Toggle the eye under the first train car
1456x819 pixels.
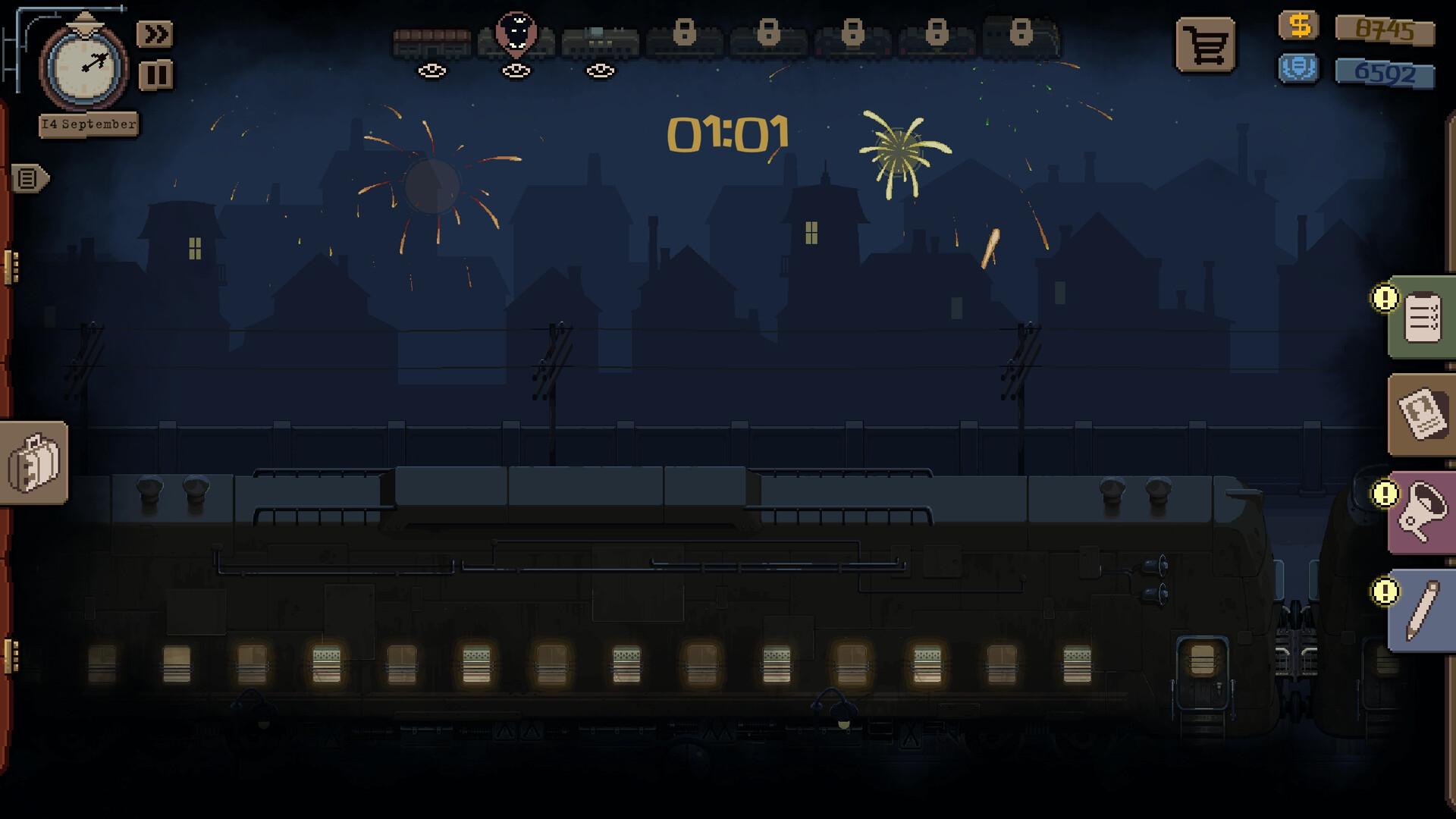tap(432, 71)
